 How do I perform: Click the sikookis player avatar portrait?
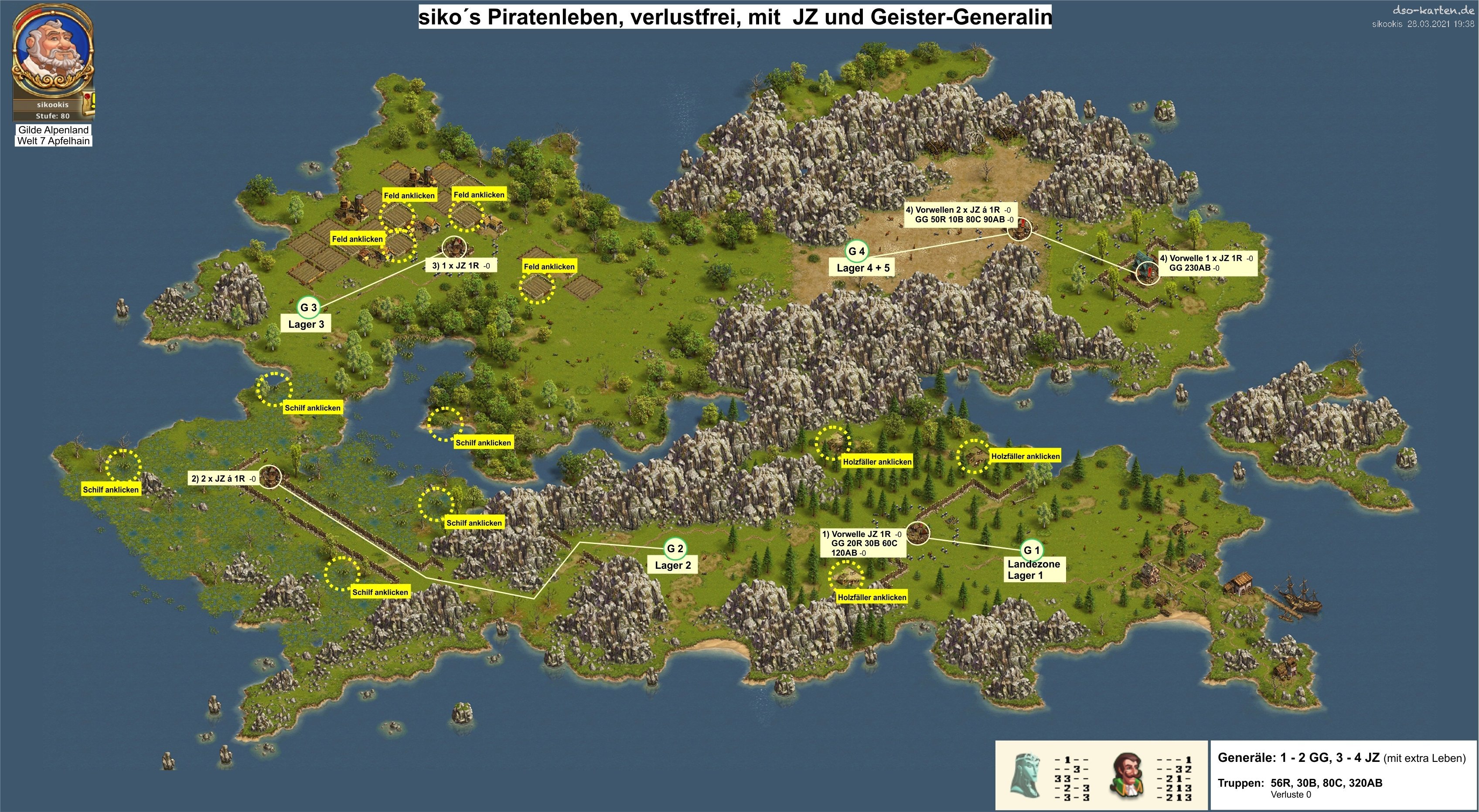[x=52, y=52]
